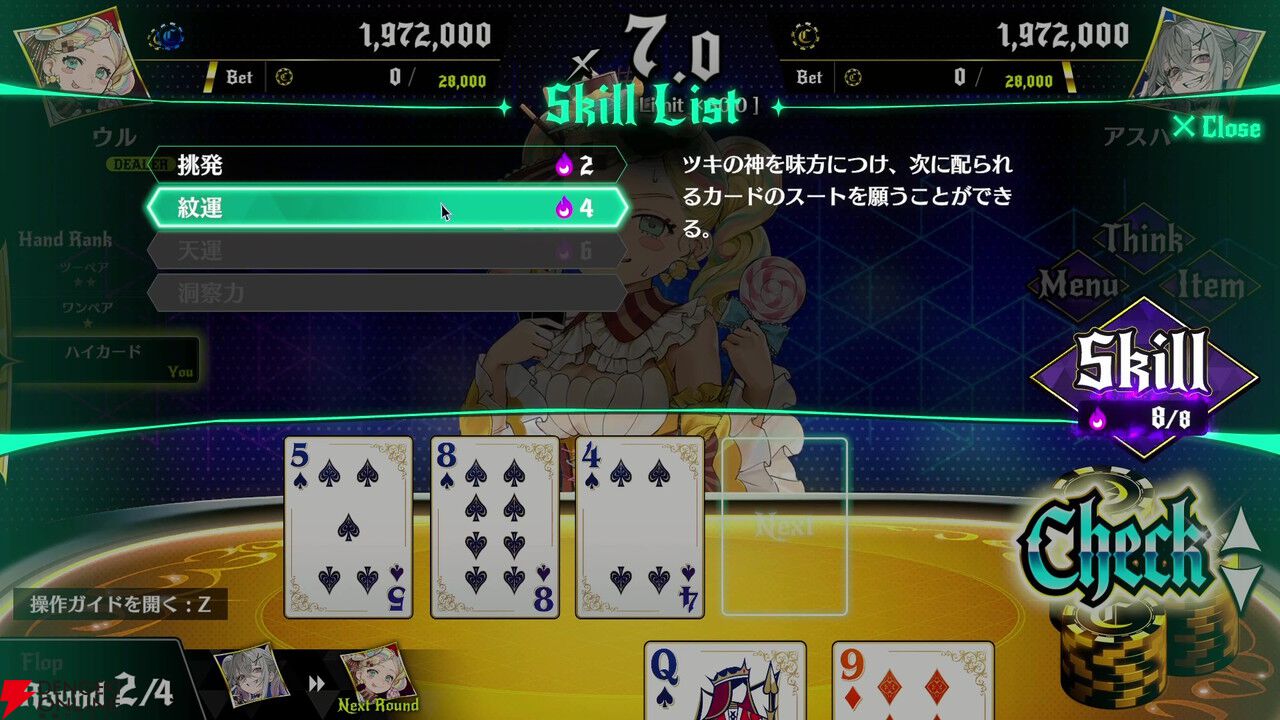The image size is (1280, 720).
Task: Open the Menu command diamond
Action: coord(1082,283)
